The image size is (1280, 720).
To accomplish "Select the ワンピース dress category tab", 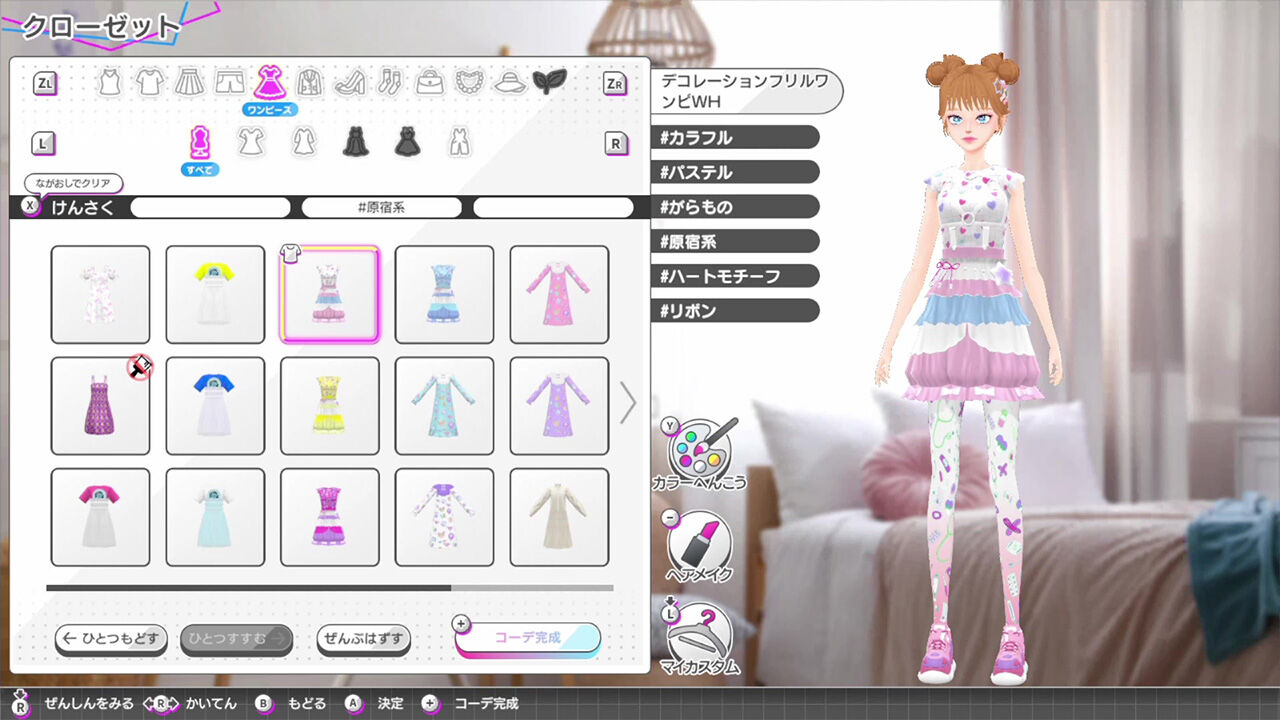I will 270,83.
